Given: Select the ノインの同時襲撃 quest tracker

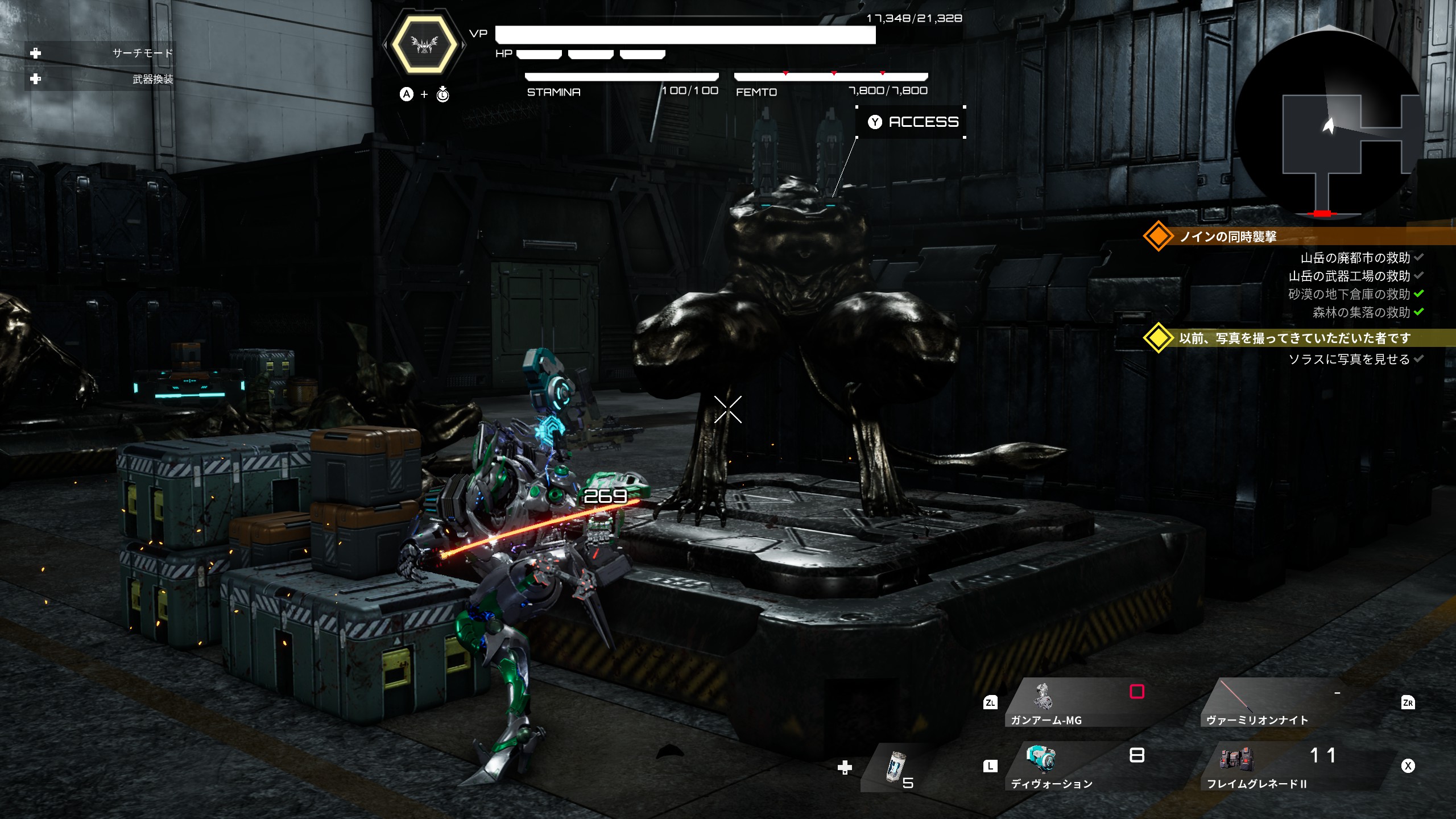Looking at the screenshot, I should click(x=1228, y=237).
